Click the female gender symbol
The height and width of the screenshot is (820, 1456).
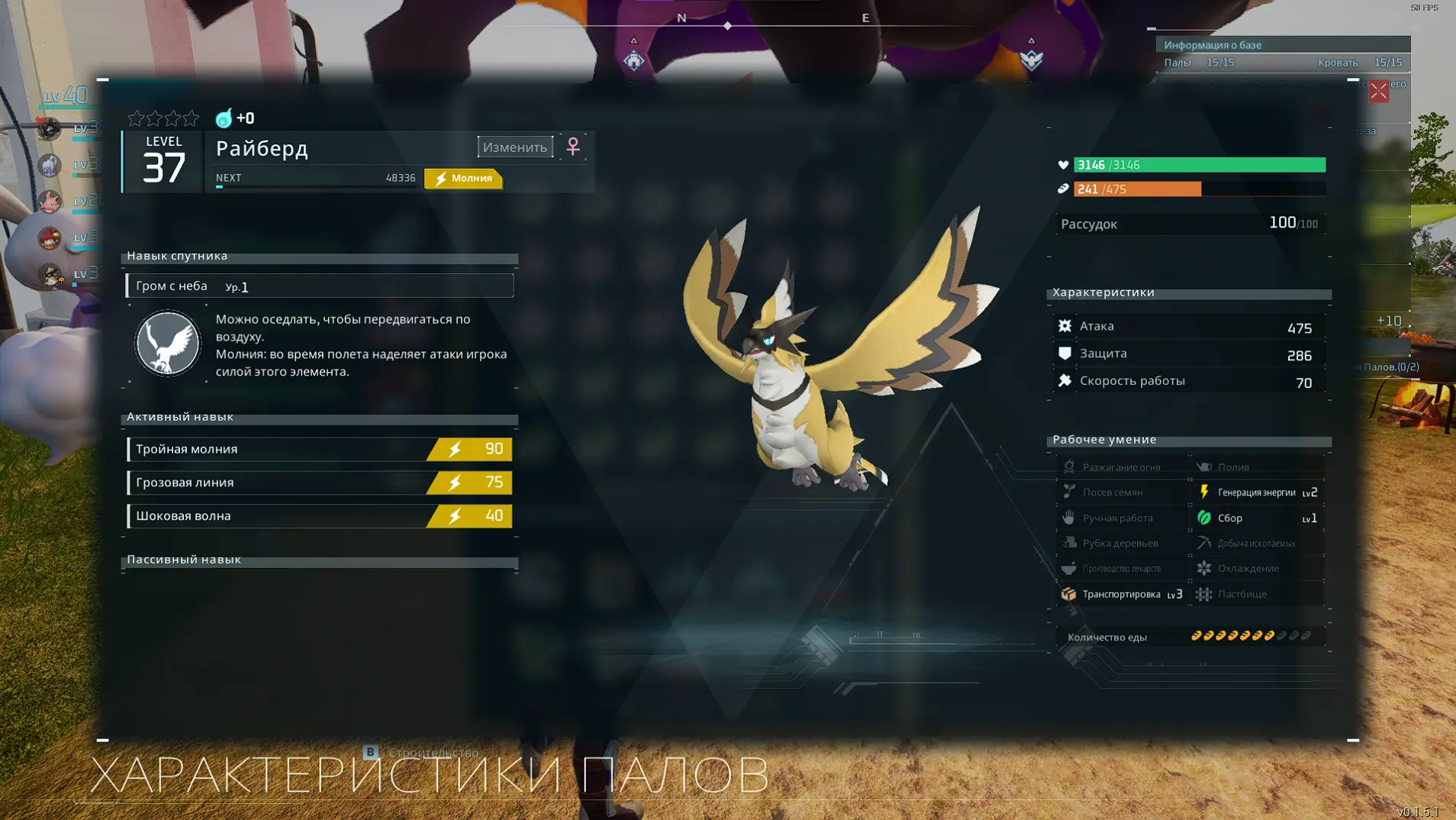pos(573,146)
